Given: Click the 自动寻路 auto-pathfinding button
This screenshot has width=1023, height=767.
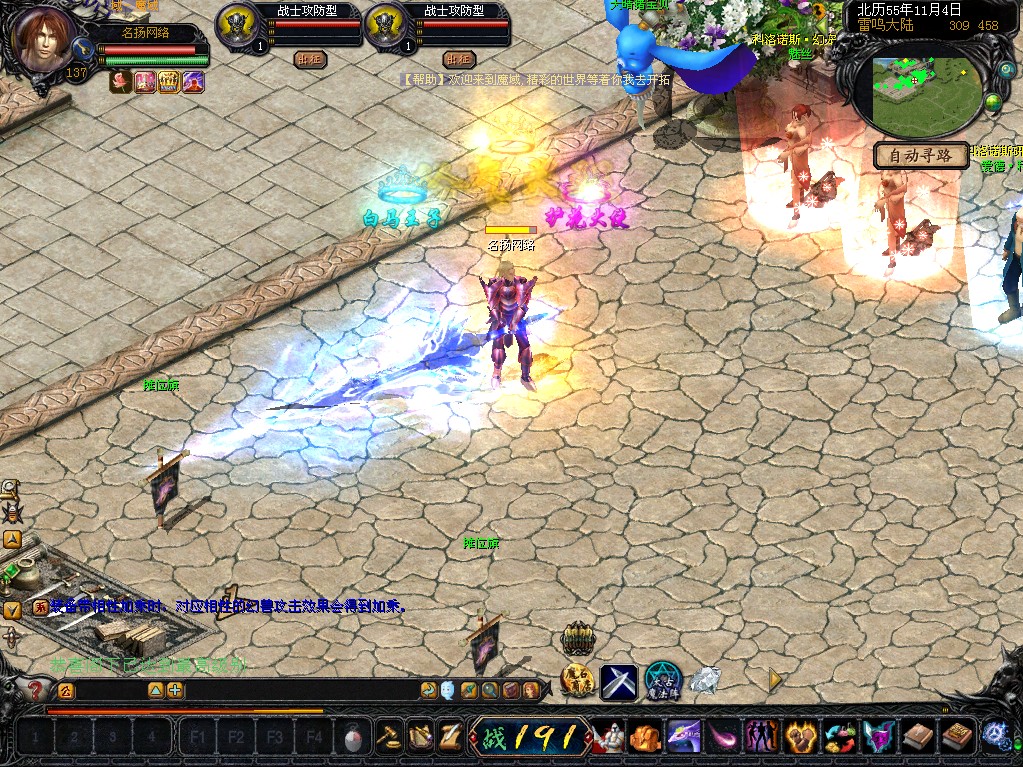Looking at the screenshot, I should tap(921, 155).
